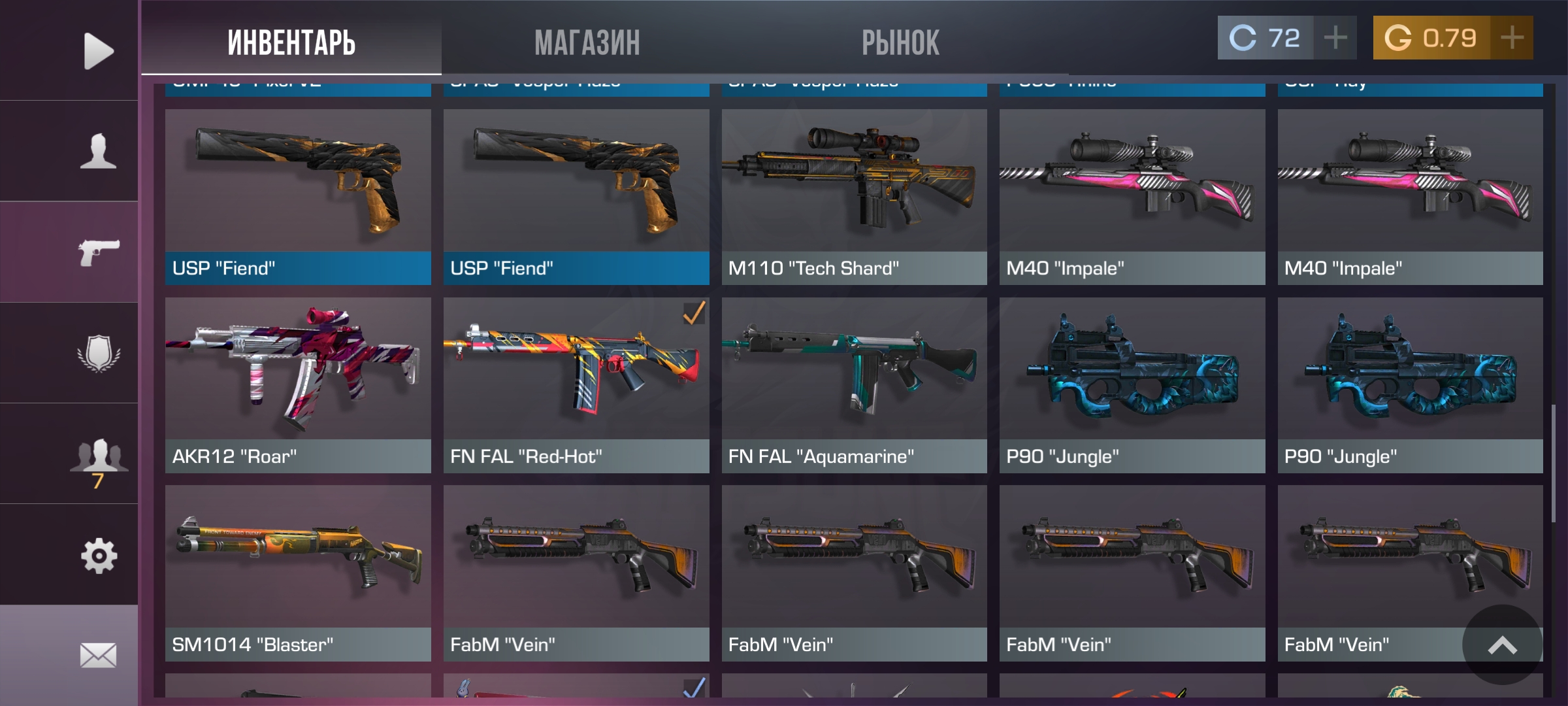This screenshot has width=1568, height=706.
Task: Switch to the Магазин tab
Action: (587, 43)
